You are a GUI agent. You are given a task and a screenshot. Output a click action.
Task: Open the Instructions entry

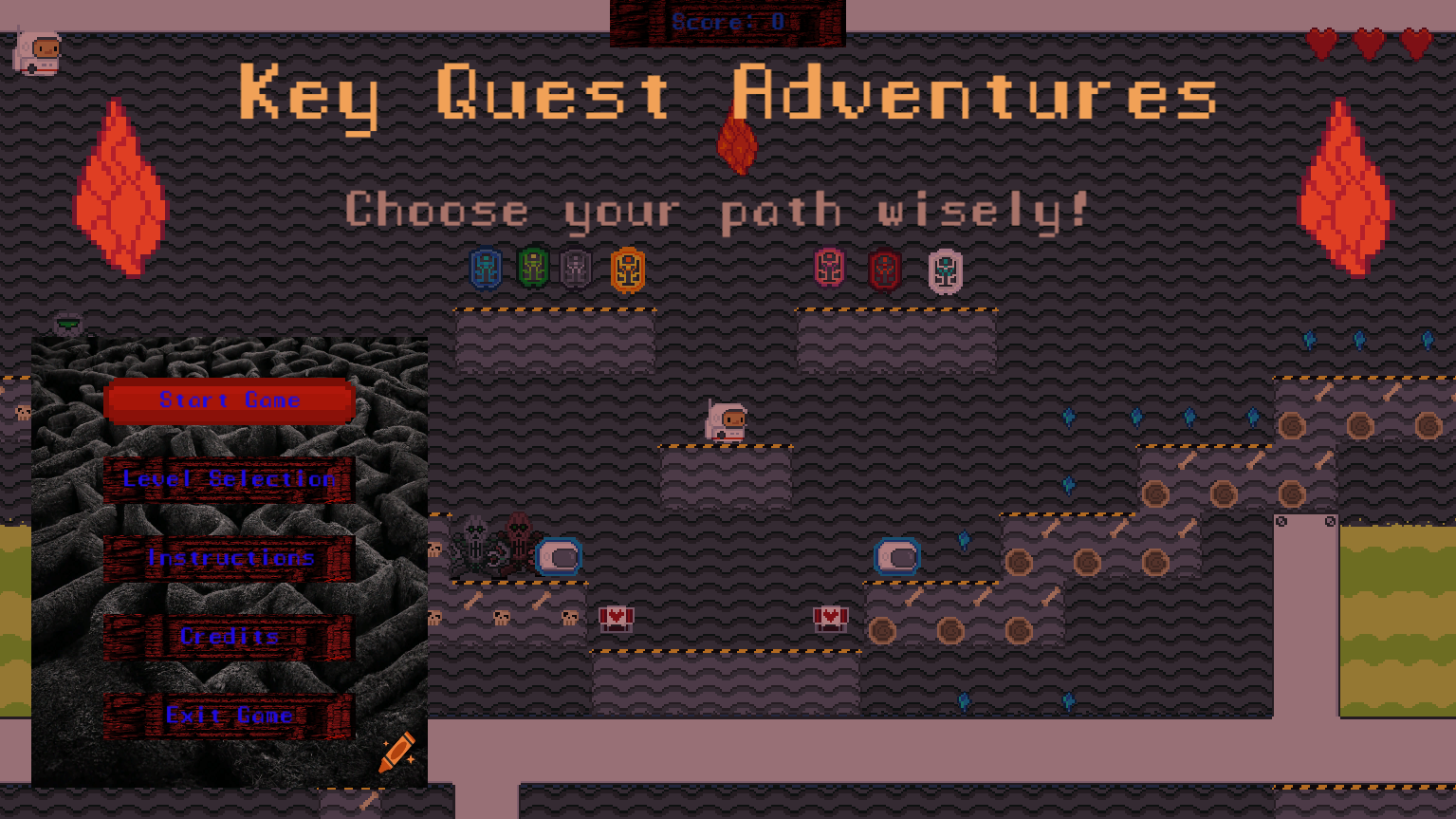230,558
